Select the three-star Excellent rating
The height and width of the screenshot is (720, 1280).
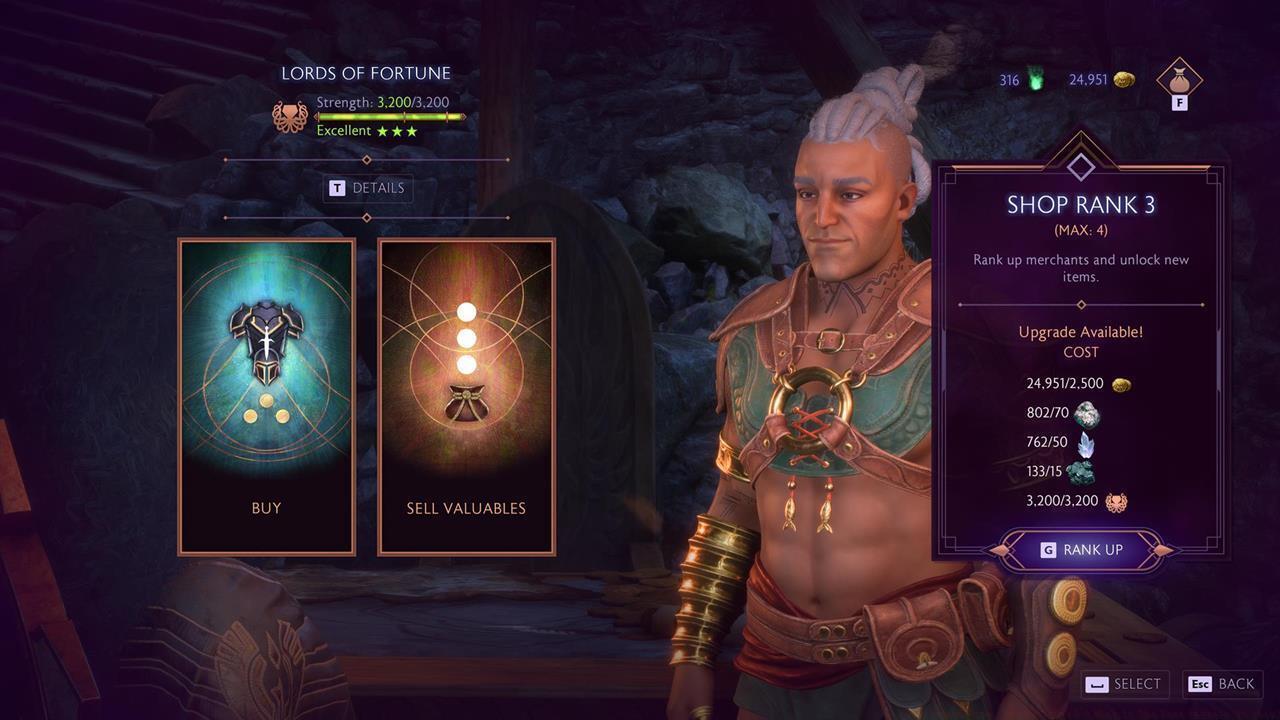pyautogui.click(x=395, y=130)
